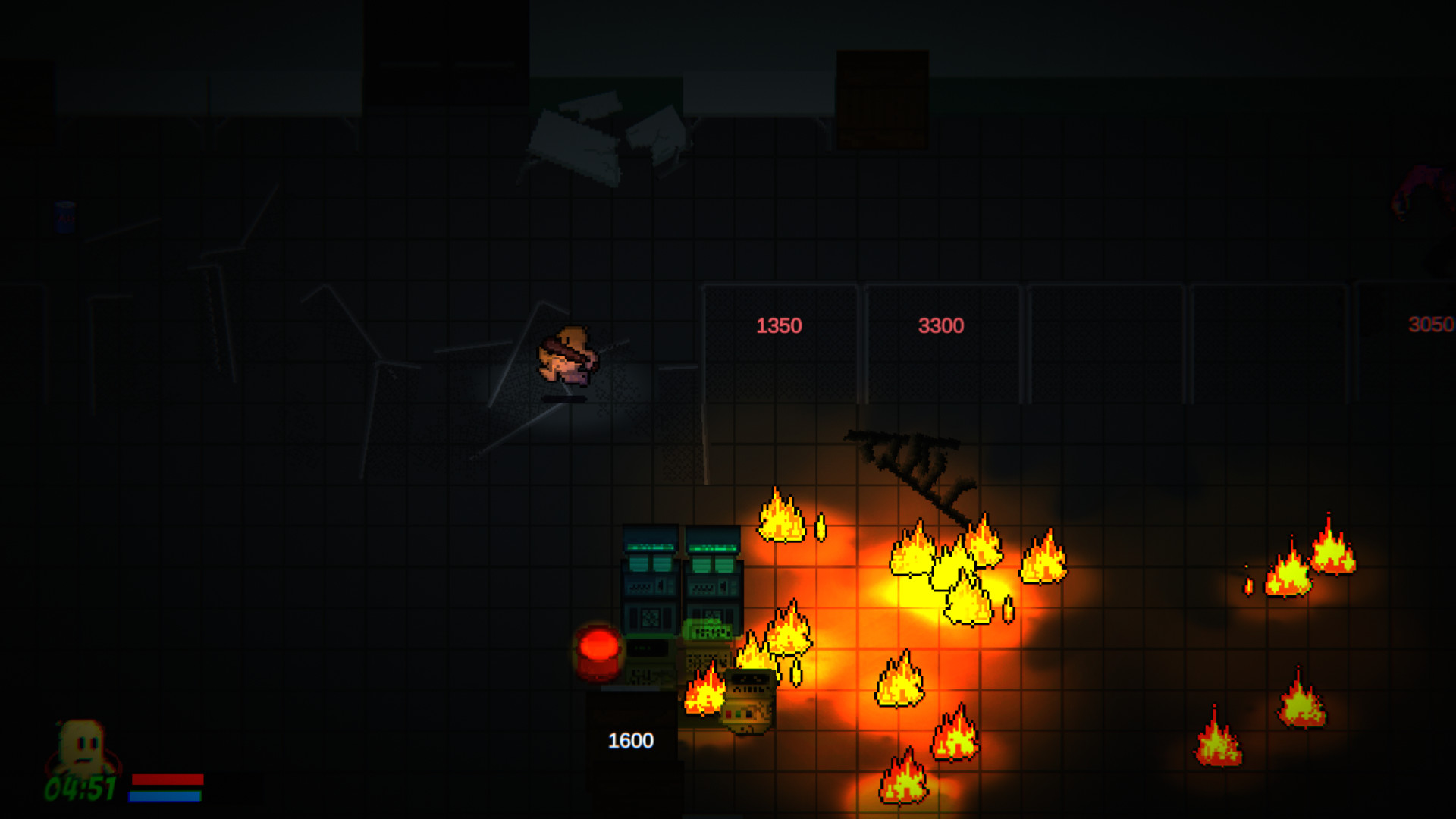The height and width of the screenshot is (819, 1456).
Task: Click the damage number reading 3300
Action: [940, 325]
